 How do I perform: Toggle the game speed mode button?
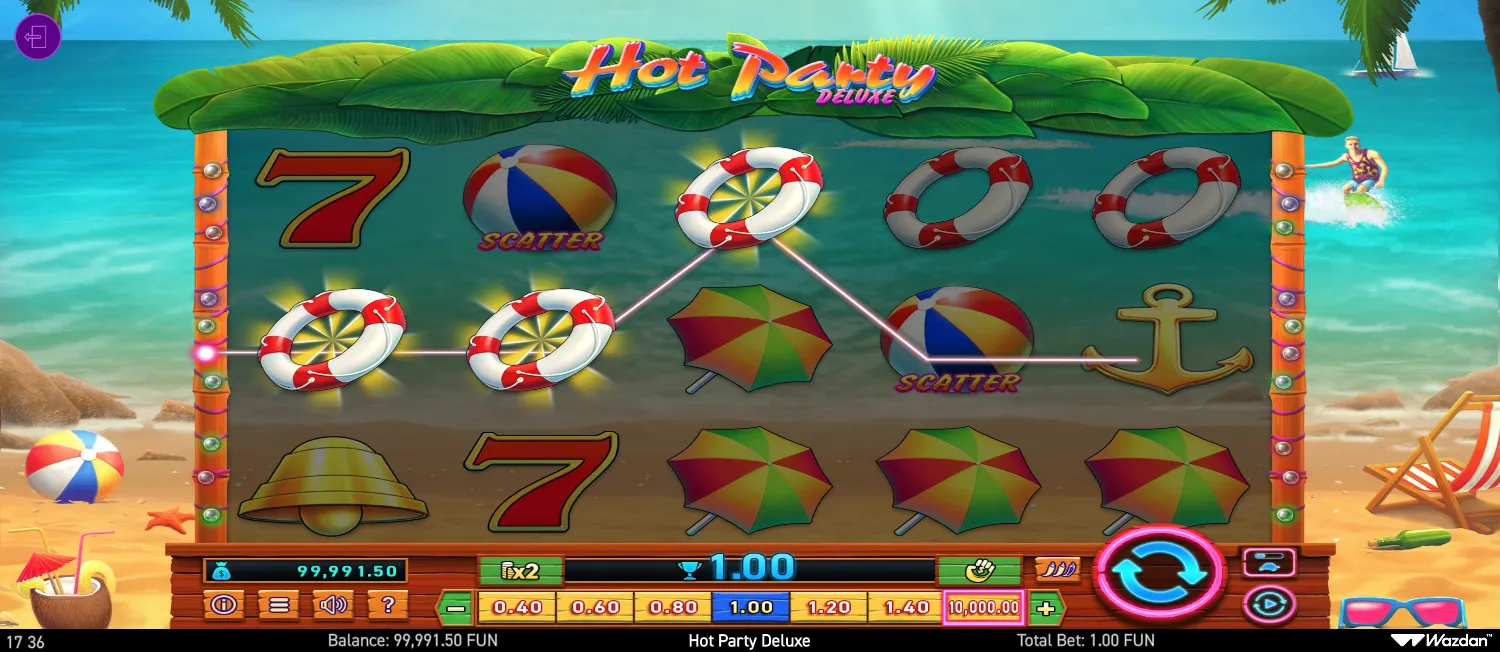tap(1269, 562)
